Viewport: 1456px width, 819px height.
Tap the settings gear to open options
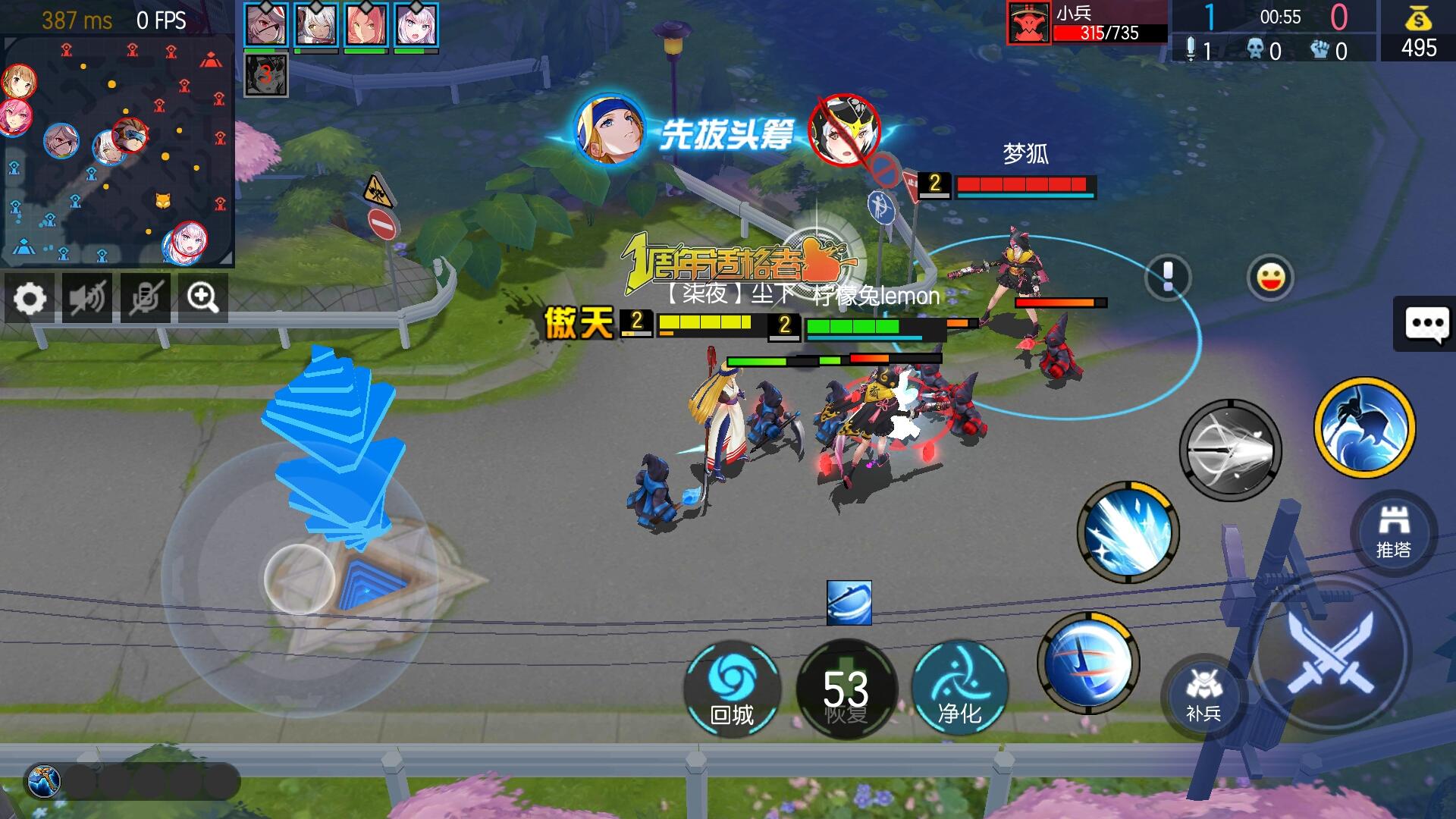(x=29, y=298)
